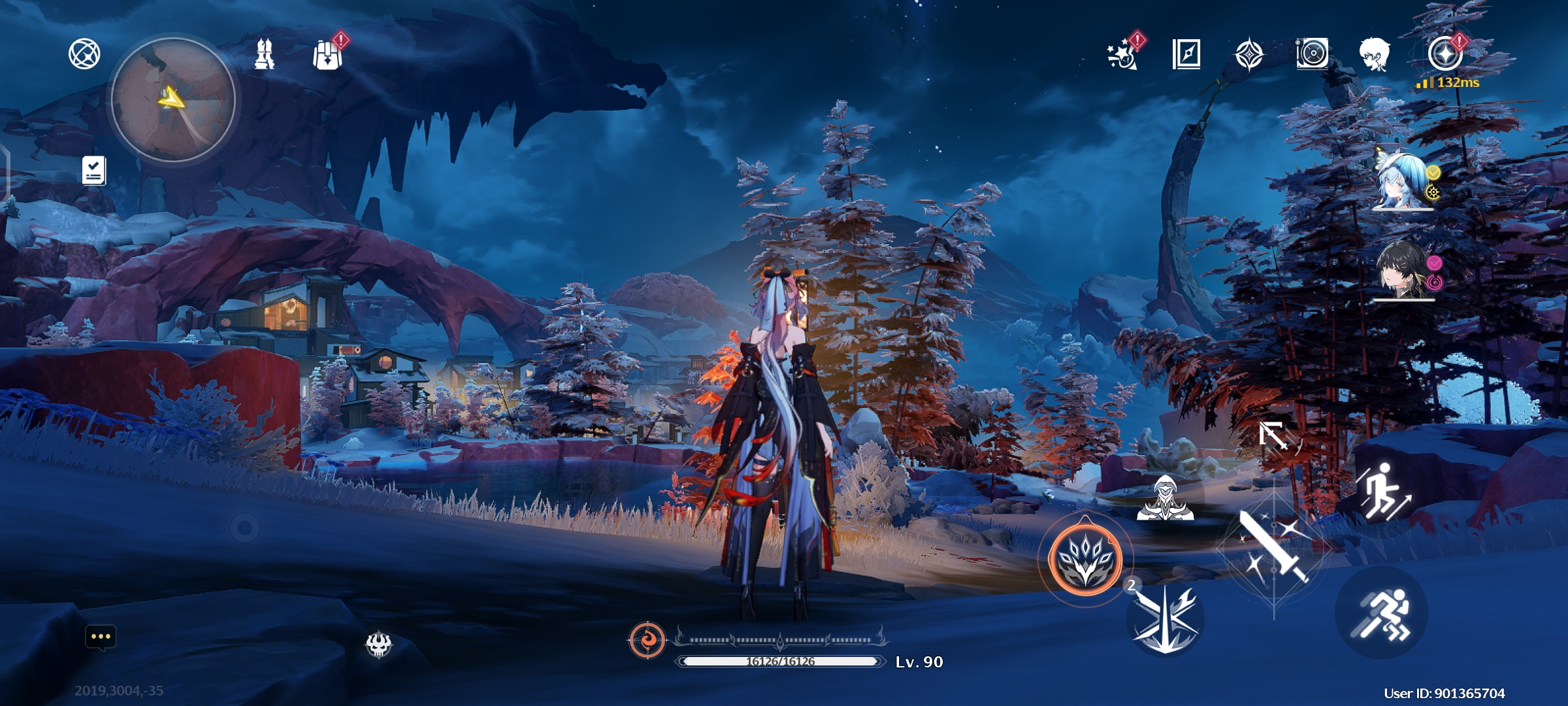Open the round star icon with alert
Viewport: 1568px width, 706px height.
(1445, 54)
